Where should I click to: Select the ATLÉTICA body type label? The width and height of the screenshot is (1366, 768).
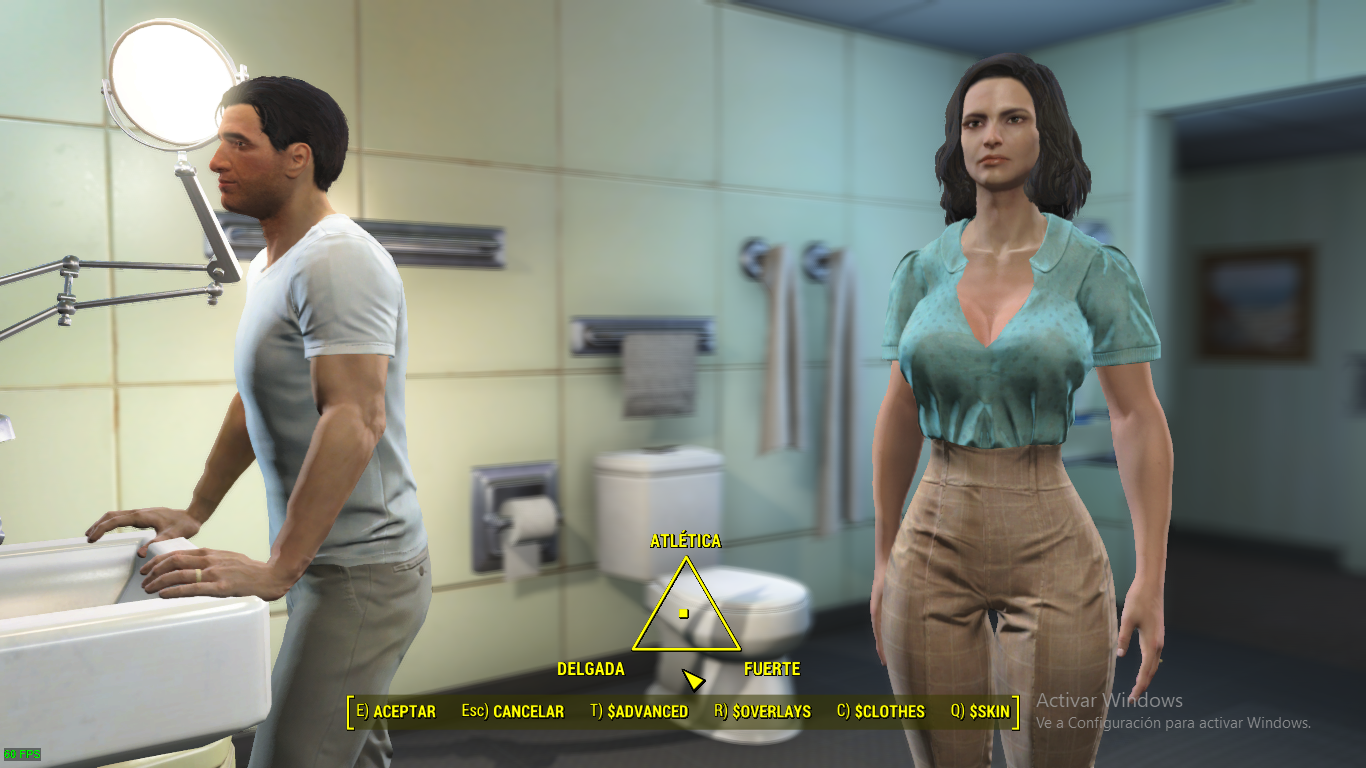[x=686, y=541]
